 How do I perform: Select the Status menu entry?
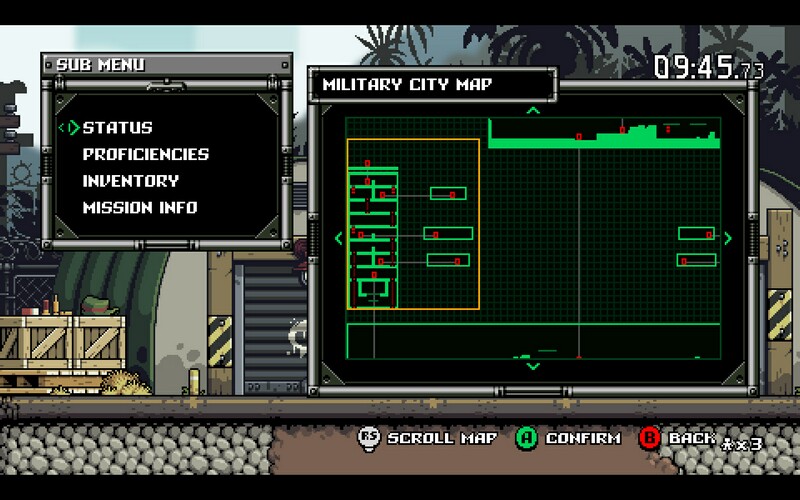click(117, 128)
